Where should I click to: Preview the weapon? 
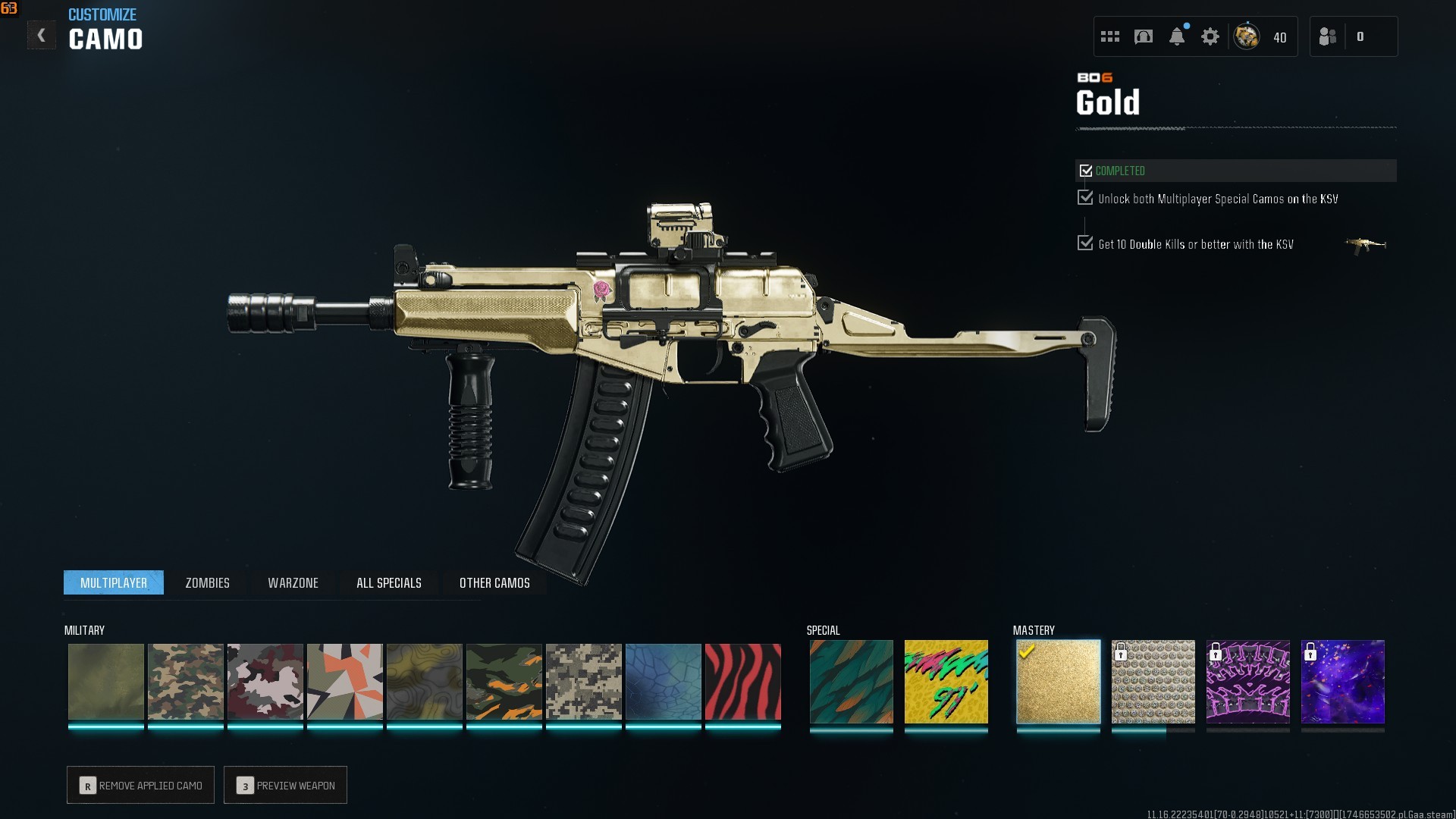(285, 786)
